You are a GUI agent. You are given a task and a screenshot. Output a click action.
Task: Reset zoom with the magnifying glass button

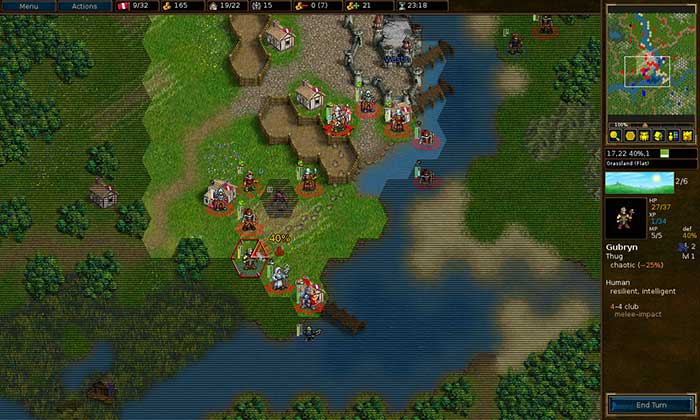click(615, 135)
